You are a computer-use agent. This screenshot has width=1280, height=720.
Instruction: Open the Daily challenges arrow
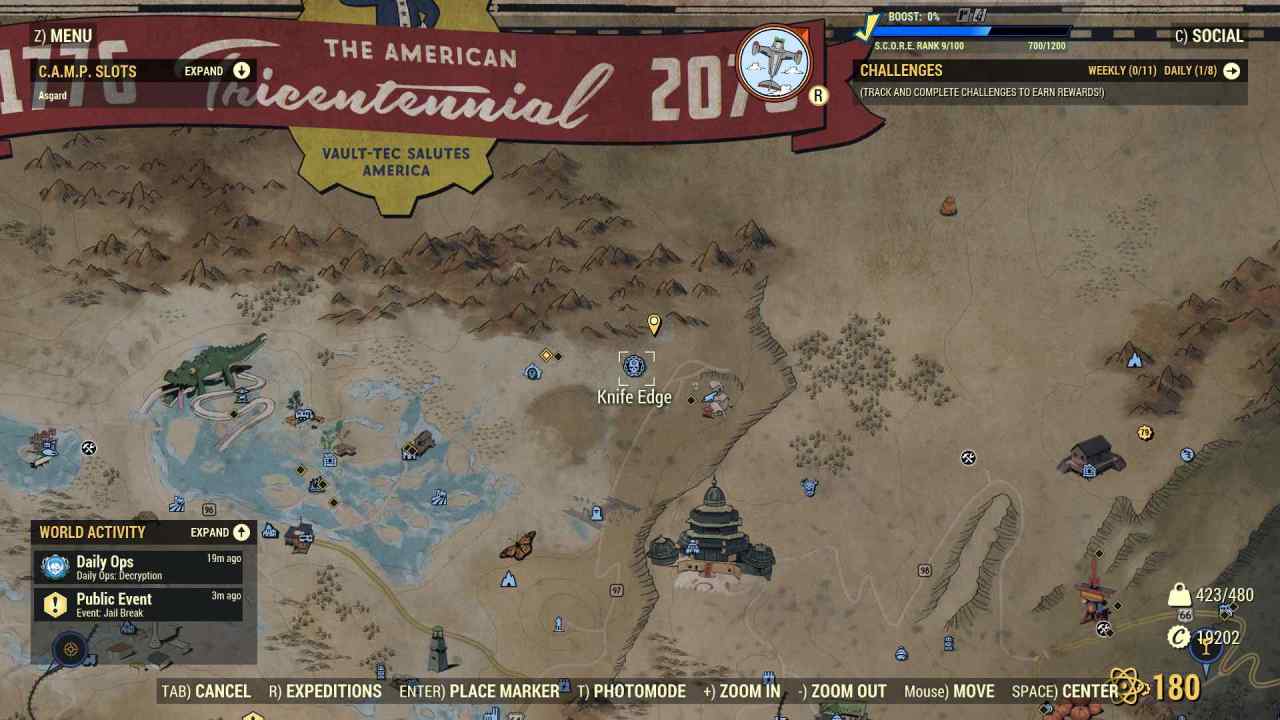(1231, 71)
